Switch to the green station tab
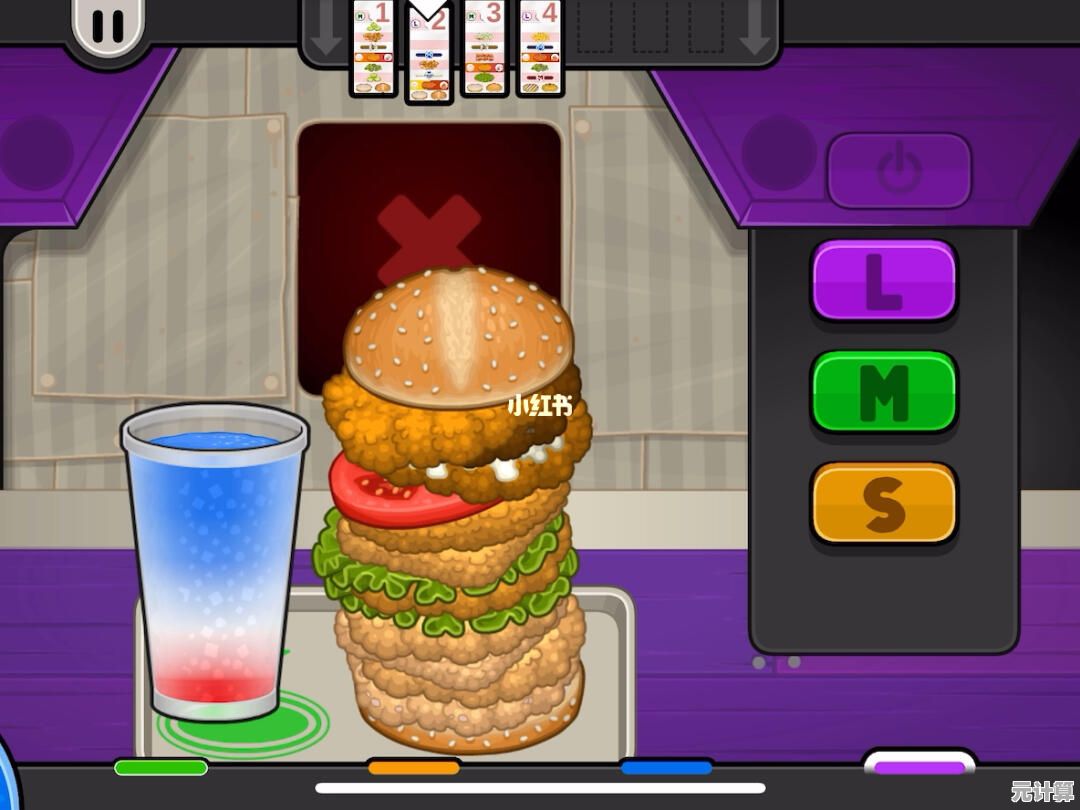The height and width of the screenshot is (810, 1080). [161, 768]
